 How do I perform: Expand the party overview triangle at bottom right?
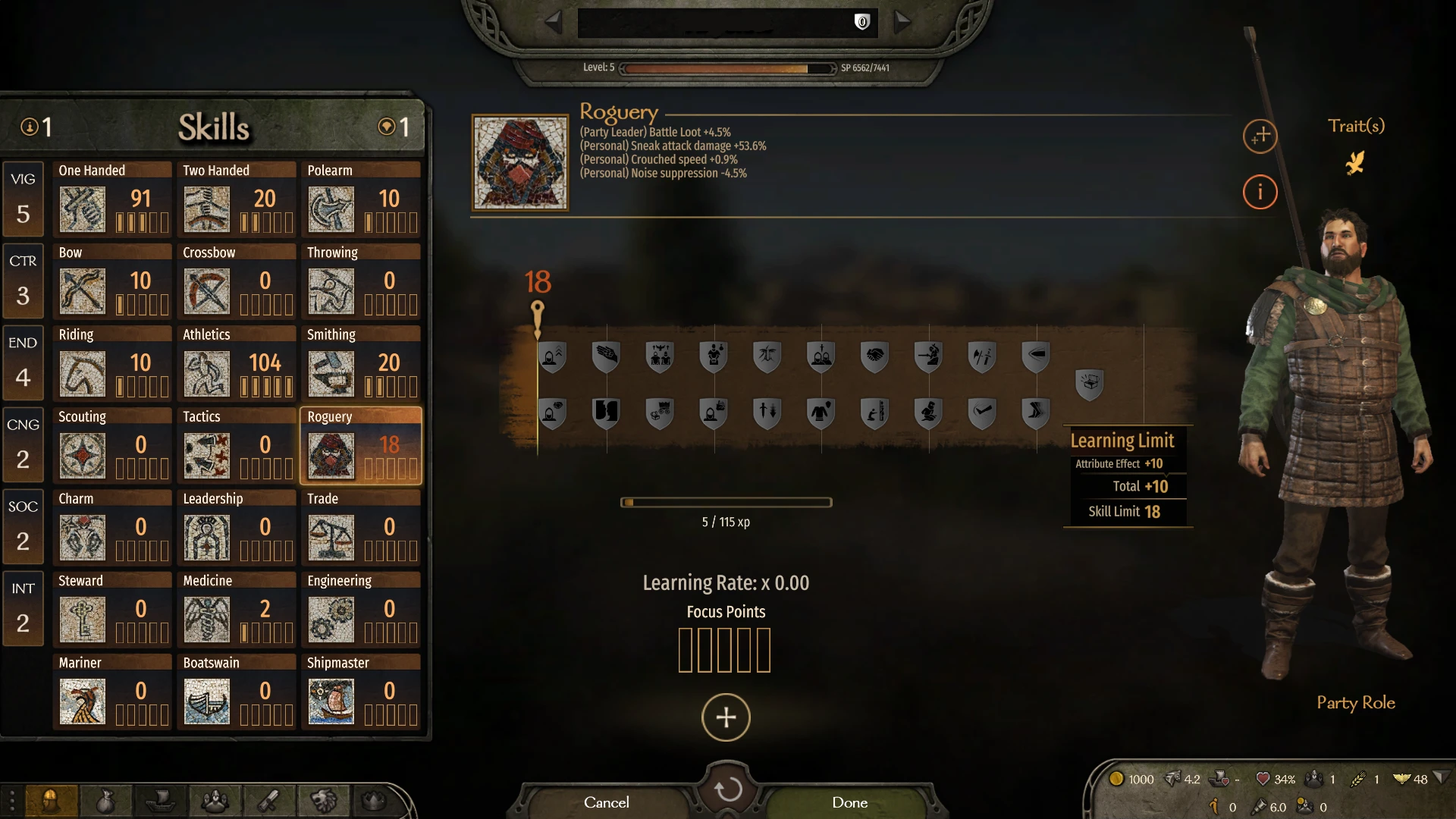tap(1440, 779)
